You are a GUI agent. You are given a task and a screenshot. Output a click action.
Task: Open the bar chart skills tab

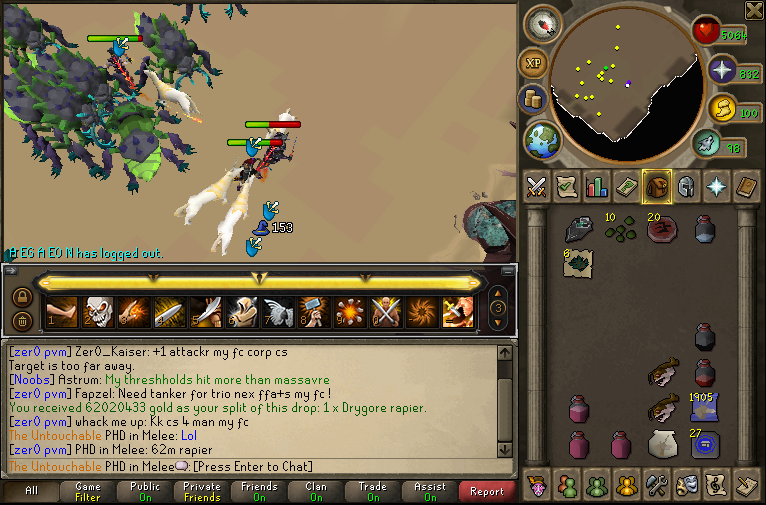pos(597,187)
